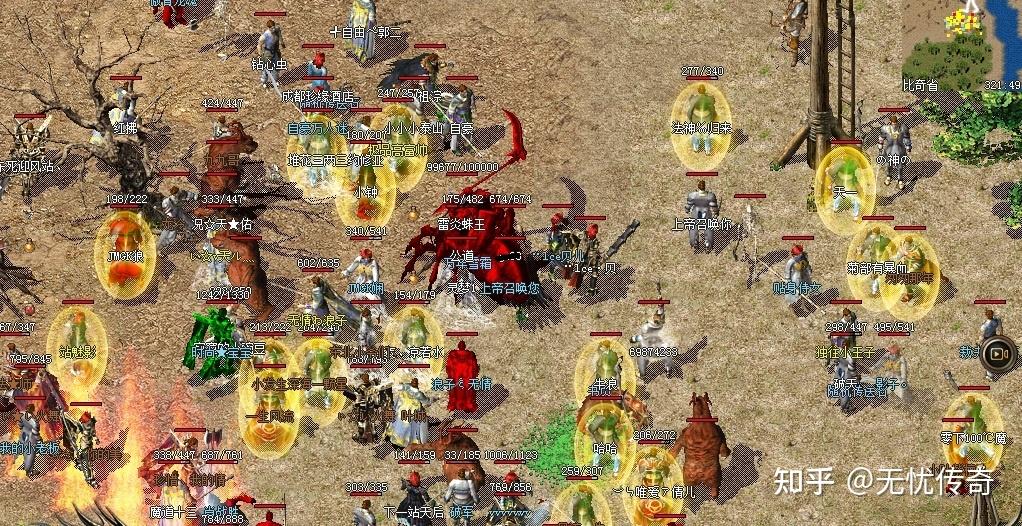This screenshot has width=1022, height=526.
Task: Click the round video camera button
Action: [997, 353]
